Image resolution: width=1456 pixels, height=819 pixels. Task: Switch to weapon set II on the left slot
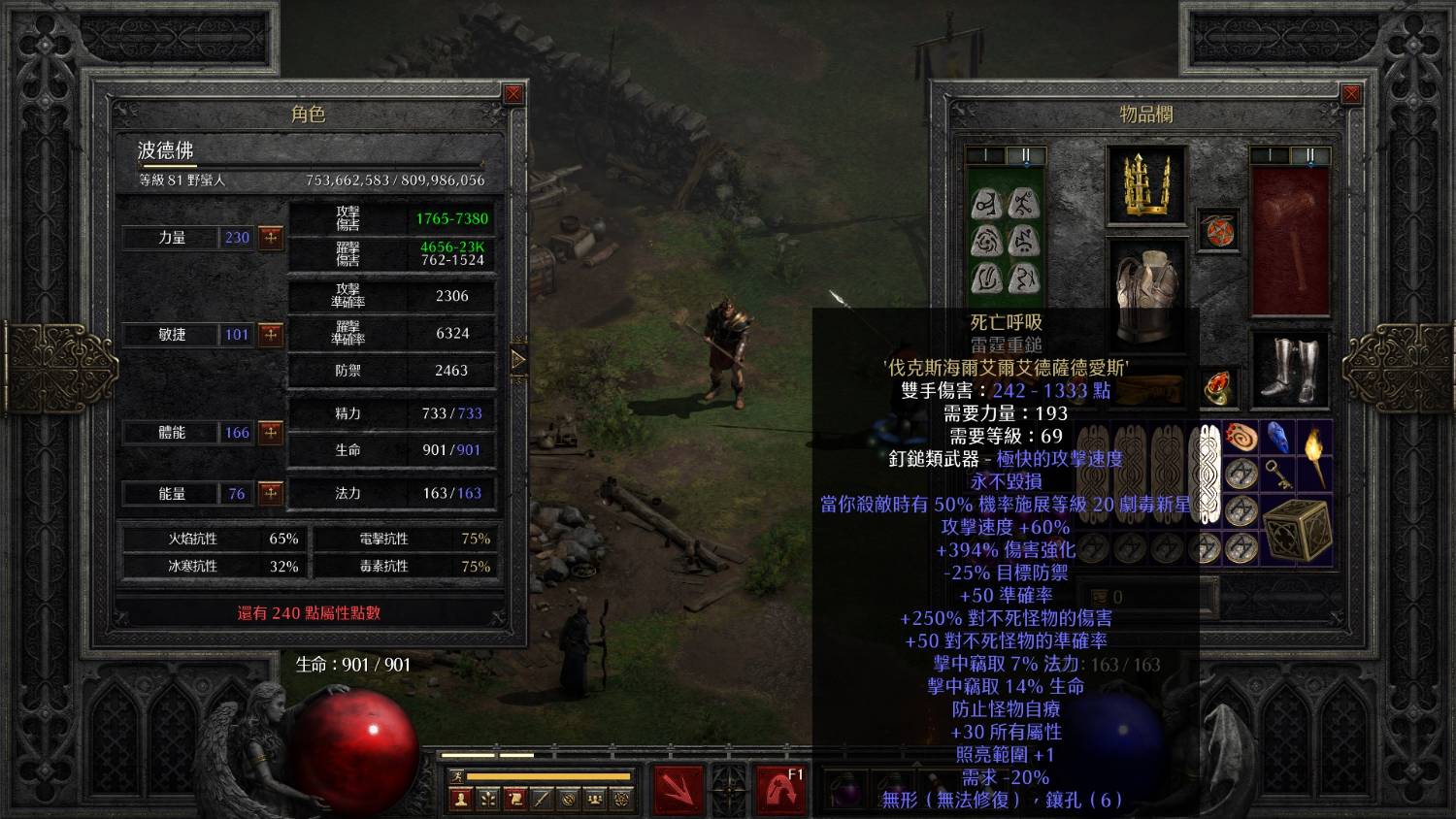[x=1026, y=154]
